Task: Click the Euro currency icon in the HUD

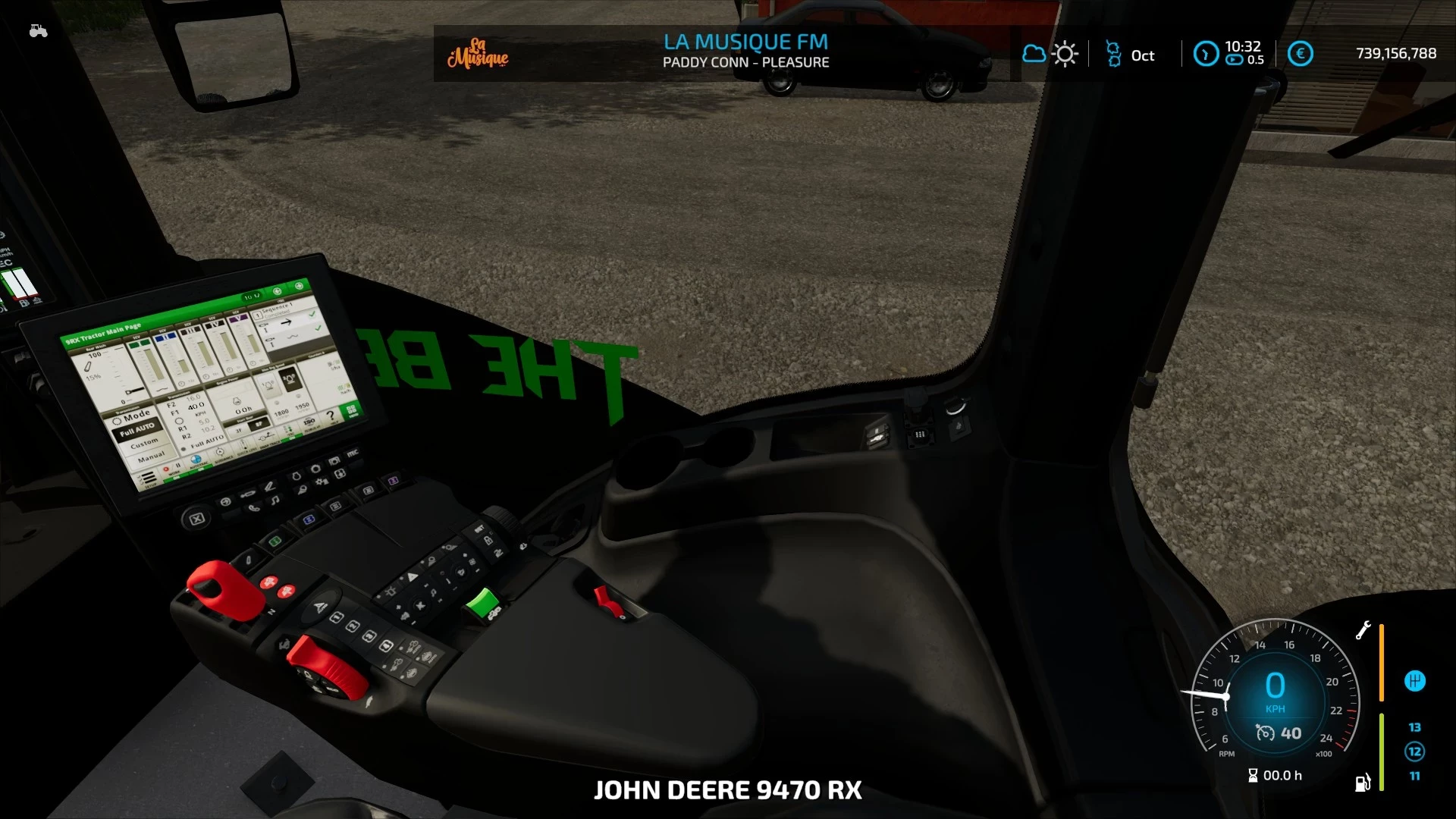Action: [1301, 53]
